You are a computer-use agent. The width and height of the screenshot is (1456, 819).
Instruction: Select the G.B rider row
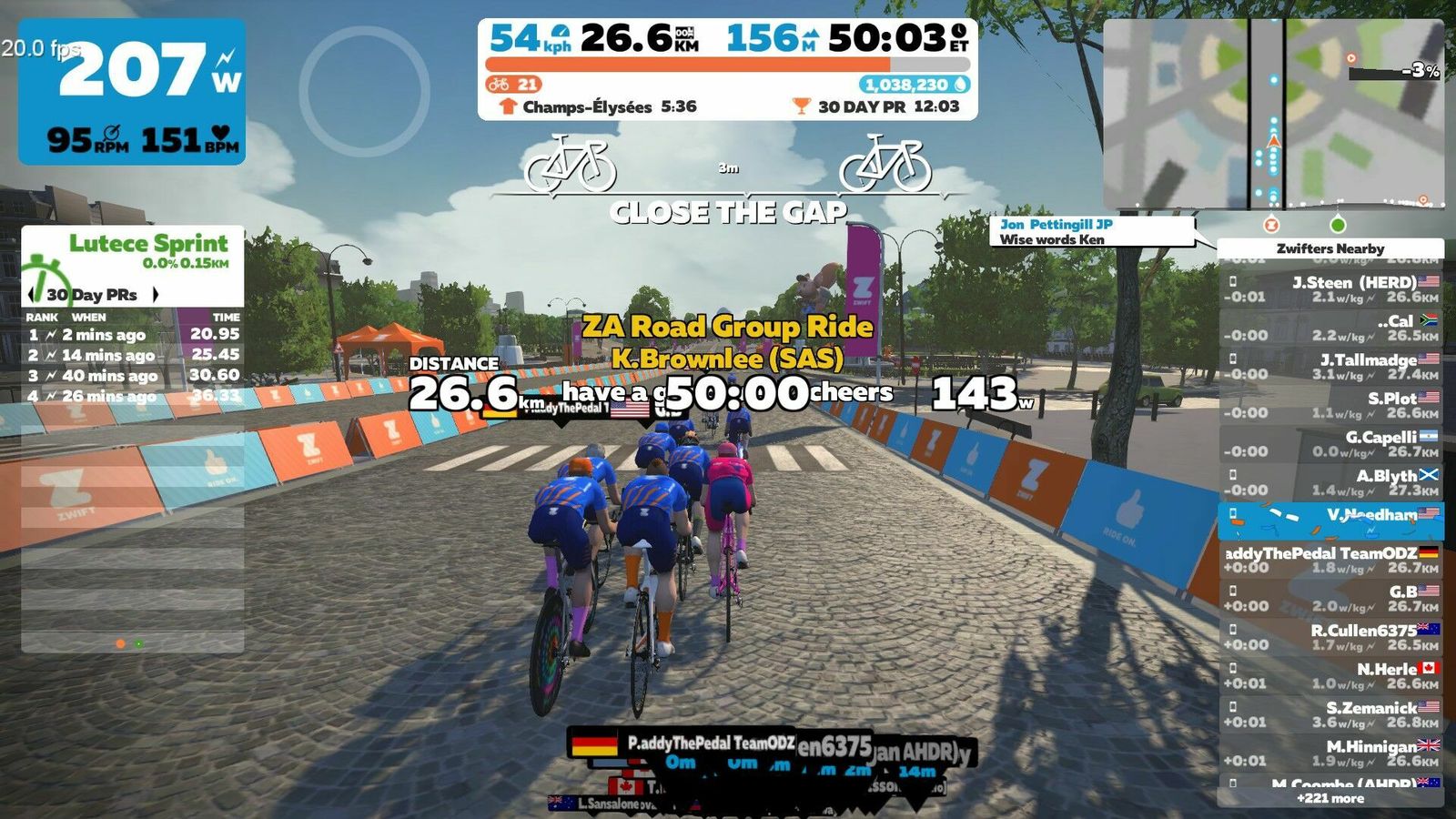pyautogui.click(x=1330, y=598)
